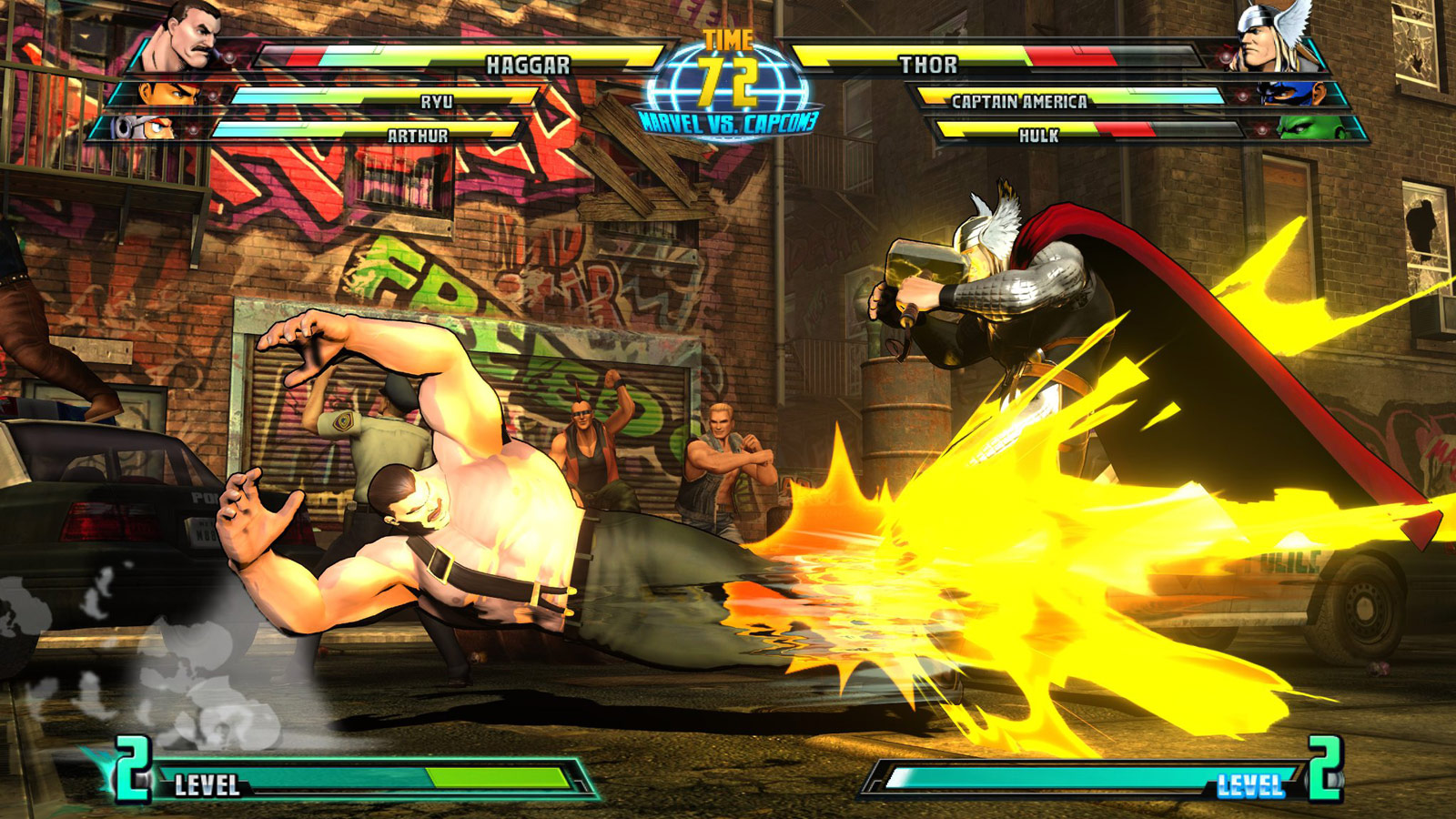Click the Marvel vs. Capcom 3 globe emblem

coord(728,82)
